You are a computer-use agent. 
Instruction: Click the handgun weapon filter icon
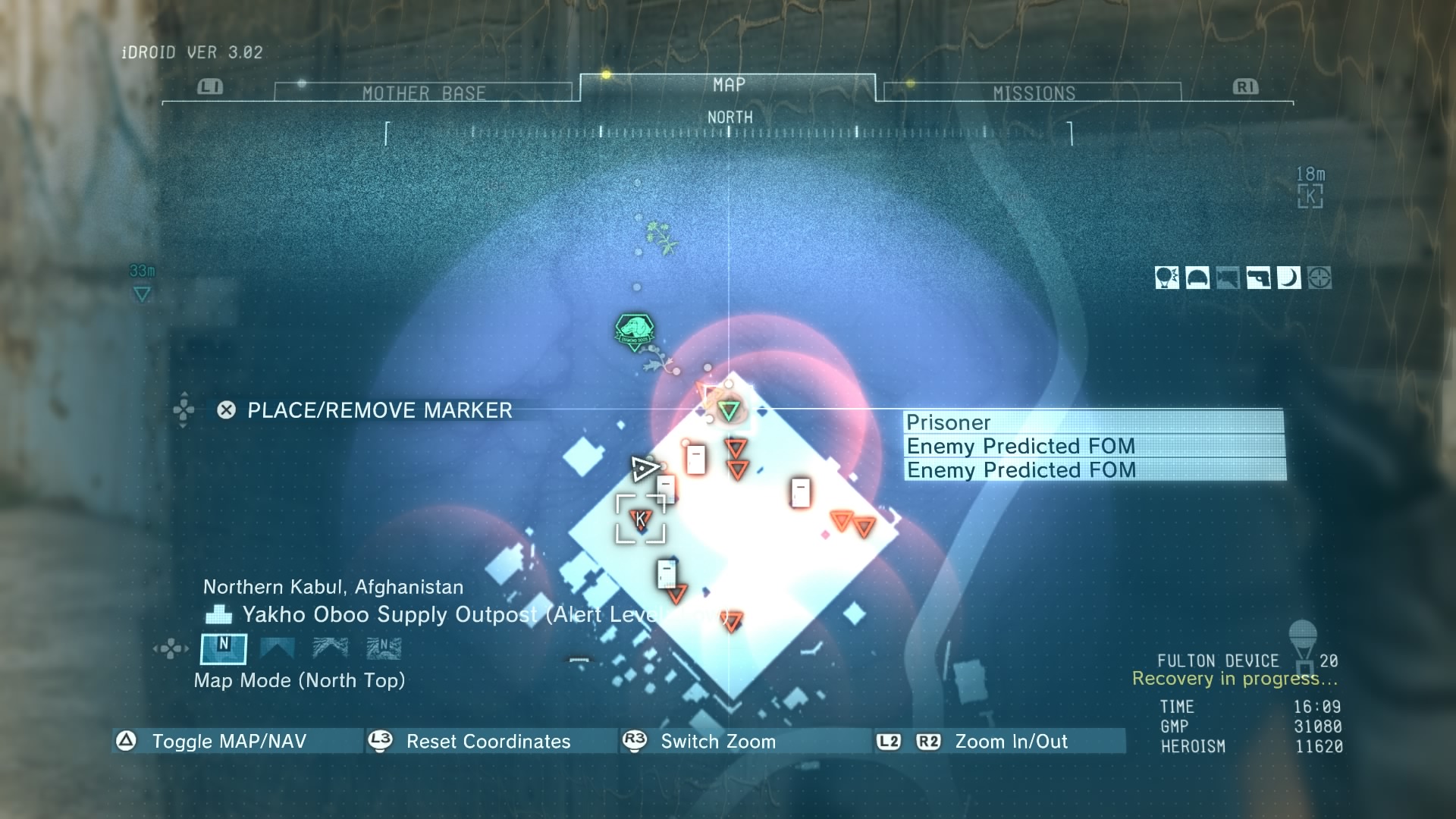click(1259, 278)
